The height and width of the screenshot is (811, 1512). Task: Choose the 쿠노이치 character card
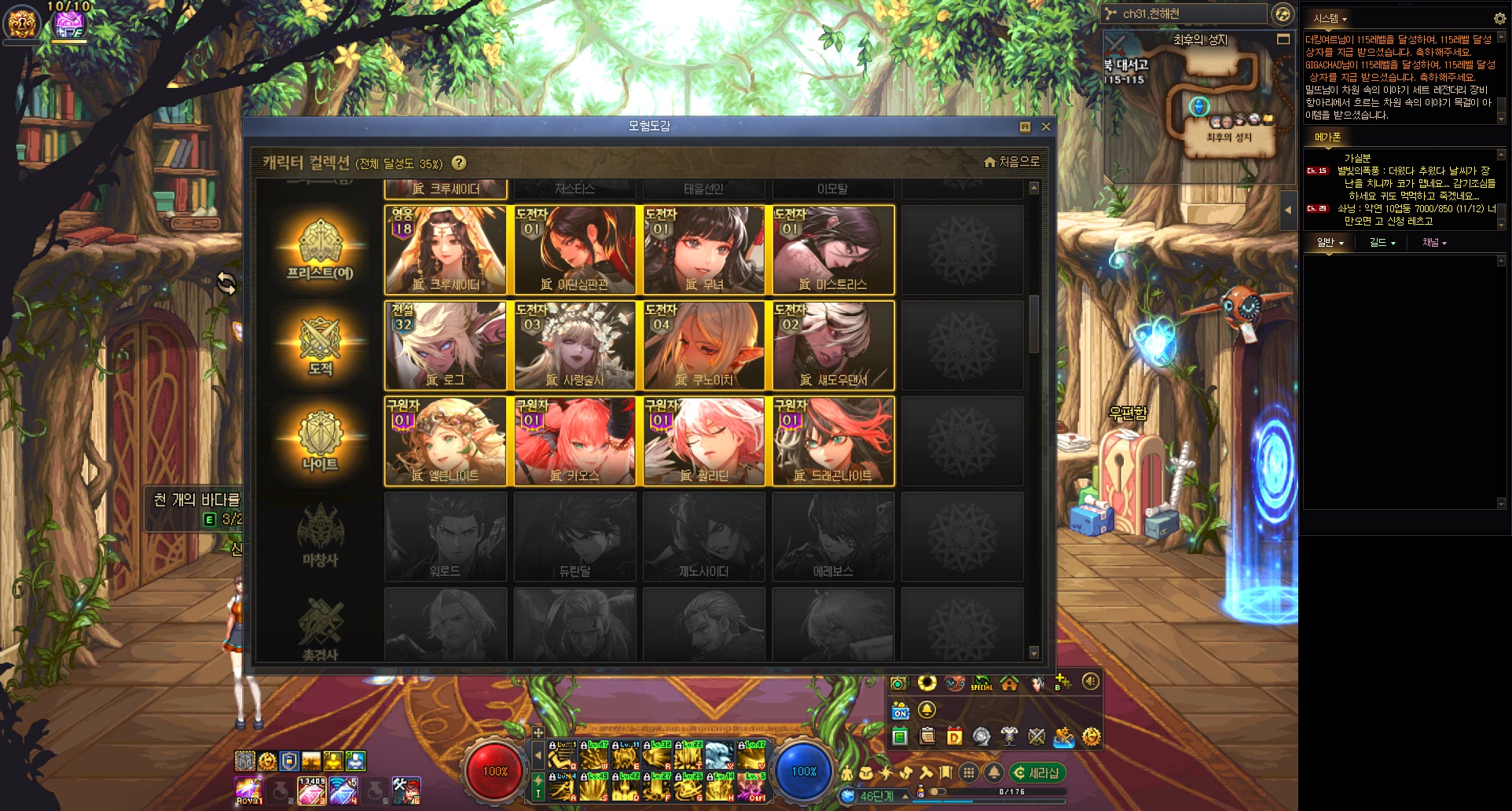(x=703, y=346)
